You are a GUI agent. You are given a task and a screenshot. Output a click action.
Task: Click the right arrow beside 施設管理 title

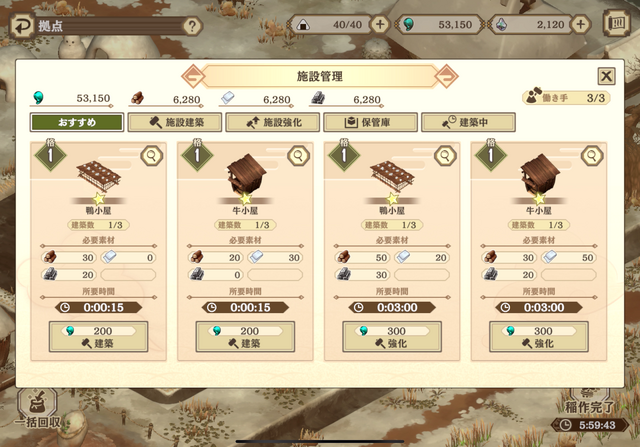[447, 76]
